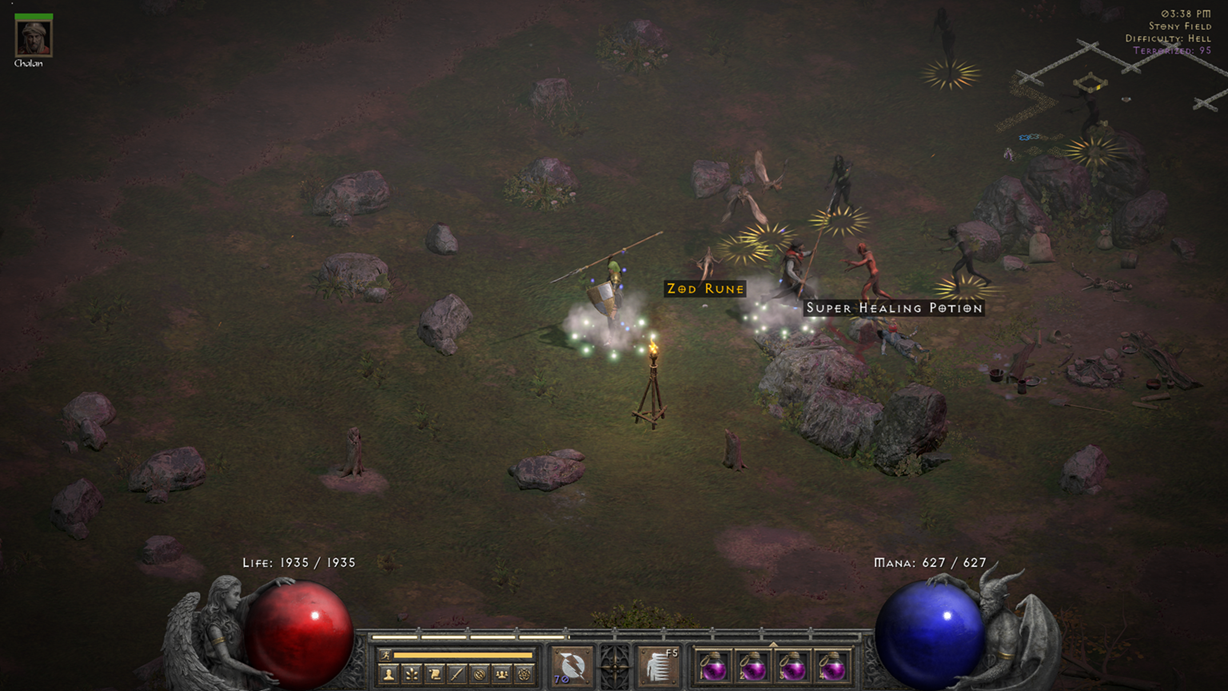Open the game menu pentagram button
Screen dimensions: 1228x691
pyautogui.click(x=524, y=675)
